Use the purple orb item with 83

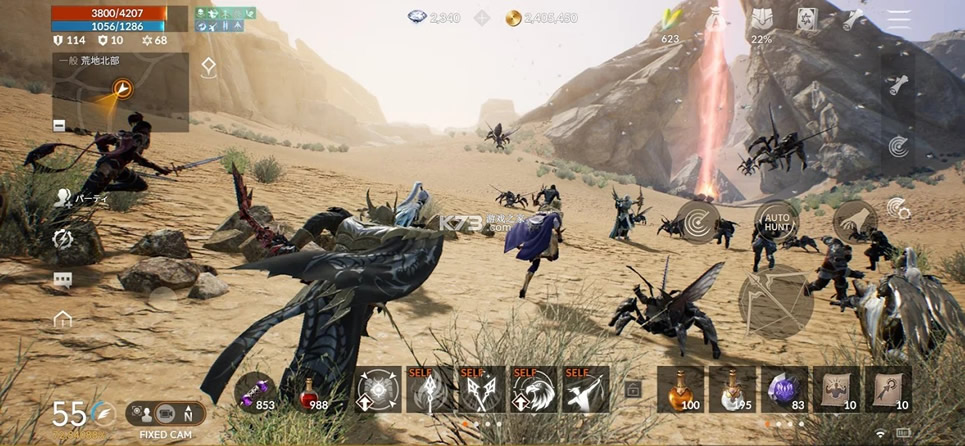(784, 389)
